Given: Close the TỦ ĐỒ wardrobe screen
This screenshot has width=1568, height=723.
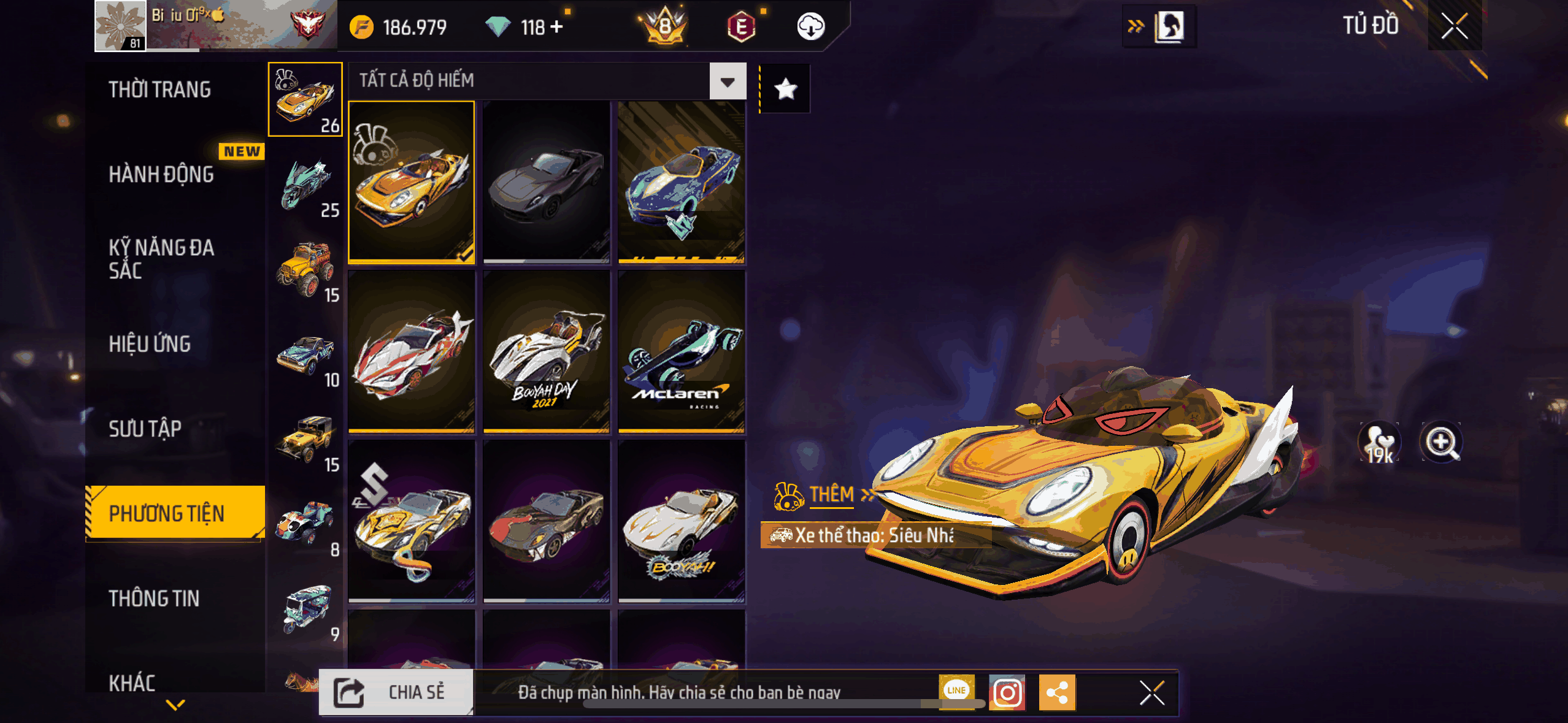Looking at the screenshot, I should (1454, 26).
